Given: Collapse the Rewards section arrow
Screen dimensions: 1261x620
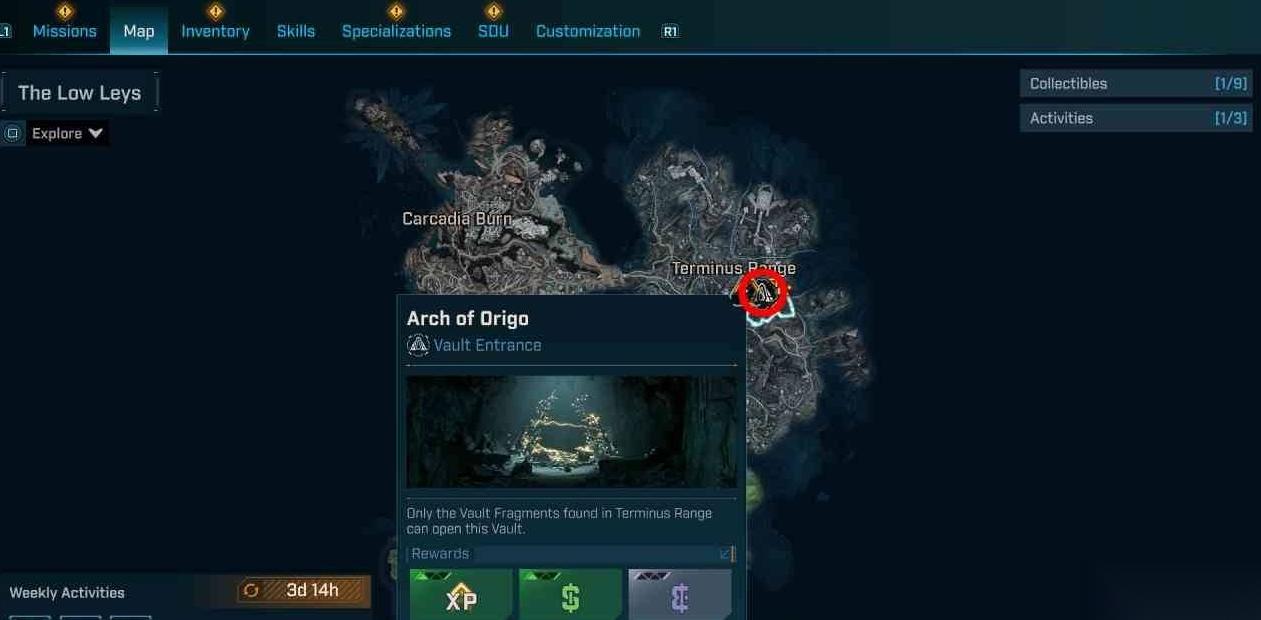Looking at the screenshot, I should [x=725, y=554].
